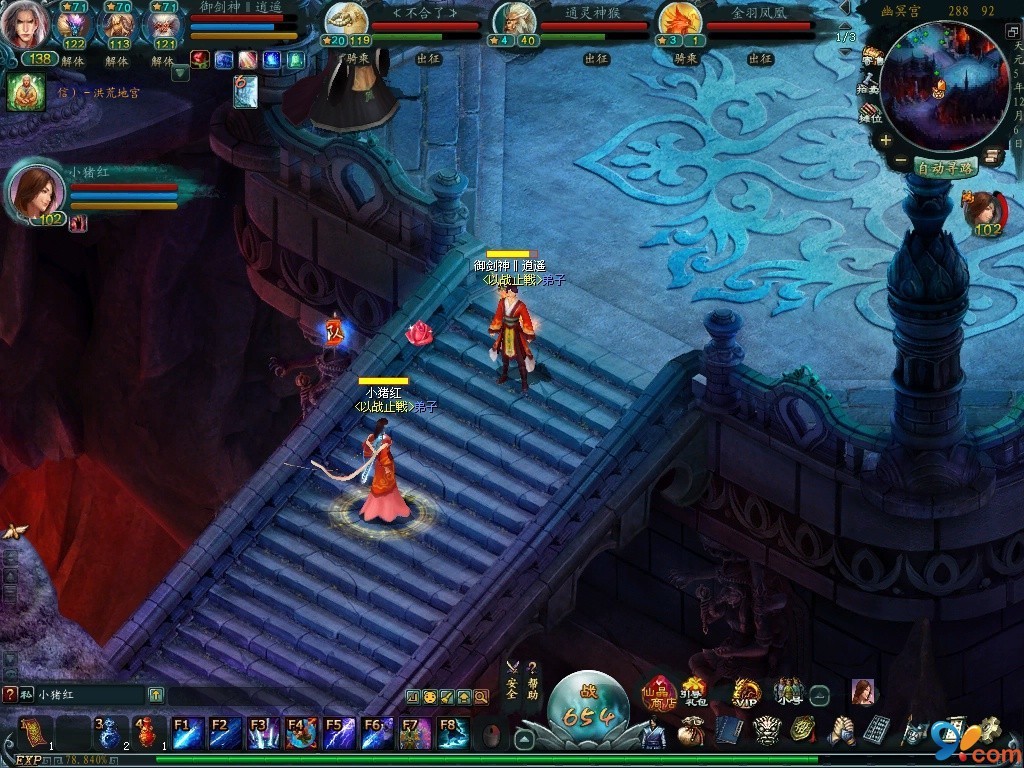Activate the F1 skill slot
Image resolution: width=1024 pixels, height=768 pixels.
[188, 733]
